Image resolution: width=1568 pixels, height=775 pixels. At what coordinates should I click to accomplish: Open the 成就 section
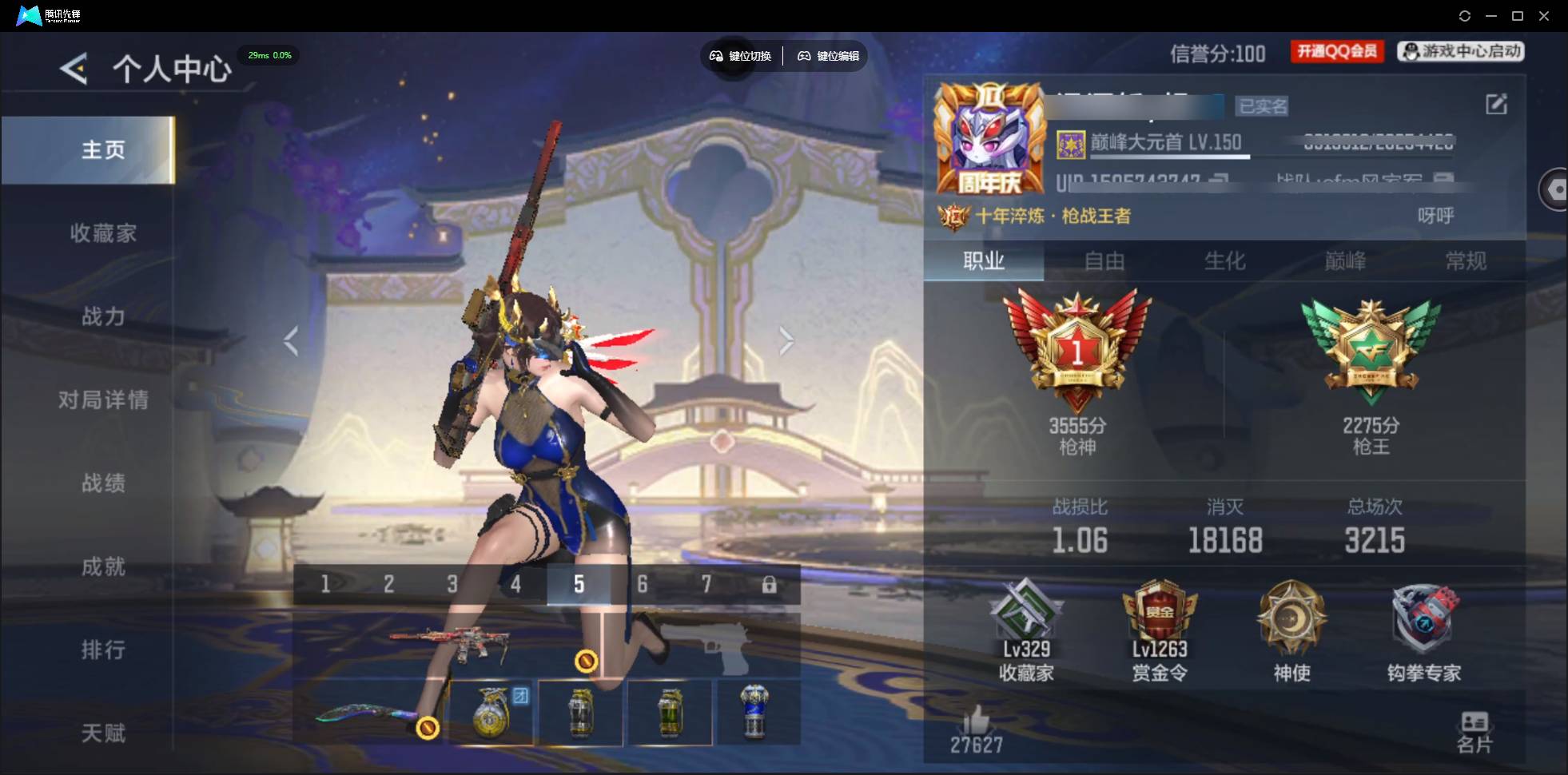click(103, 566)
